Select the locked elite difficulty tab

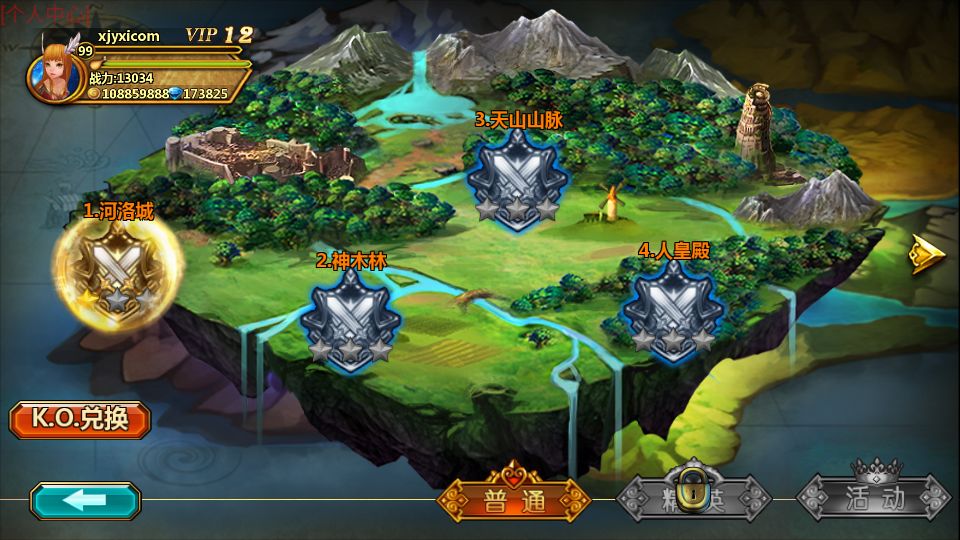click(x=693, y=497)
